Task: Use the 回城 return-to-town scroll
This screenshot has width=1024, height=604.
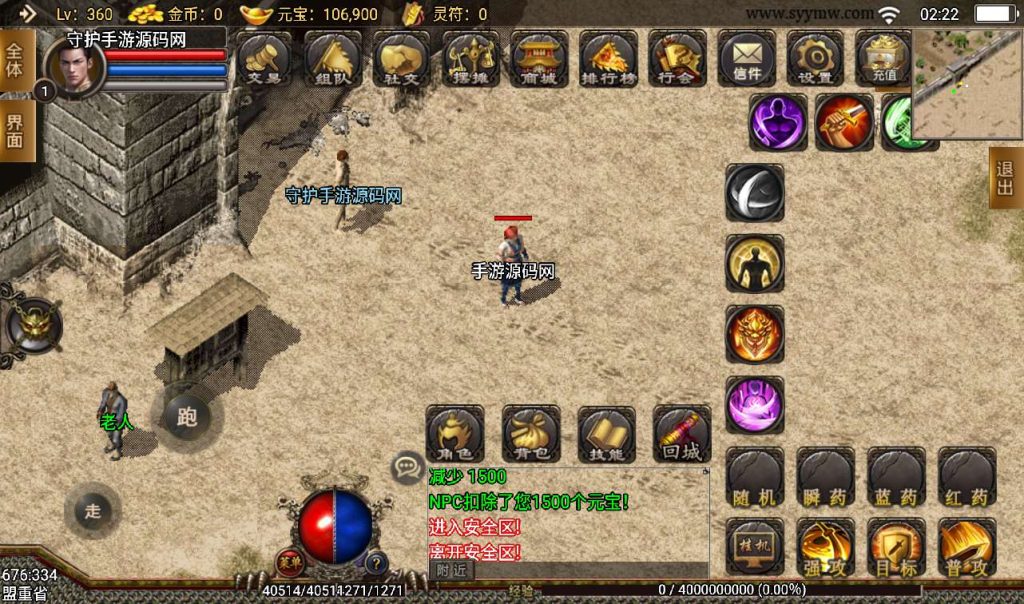Action: coord(682,433)
